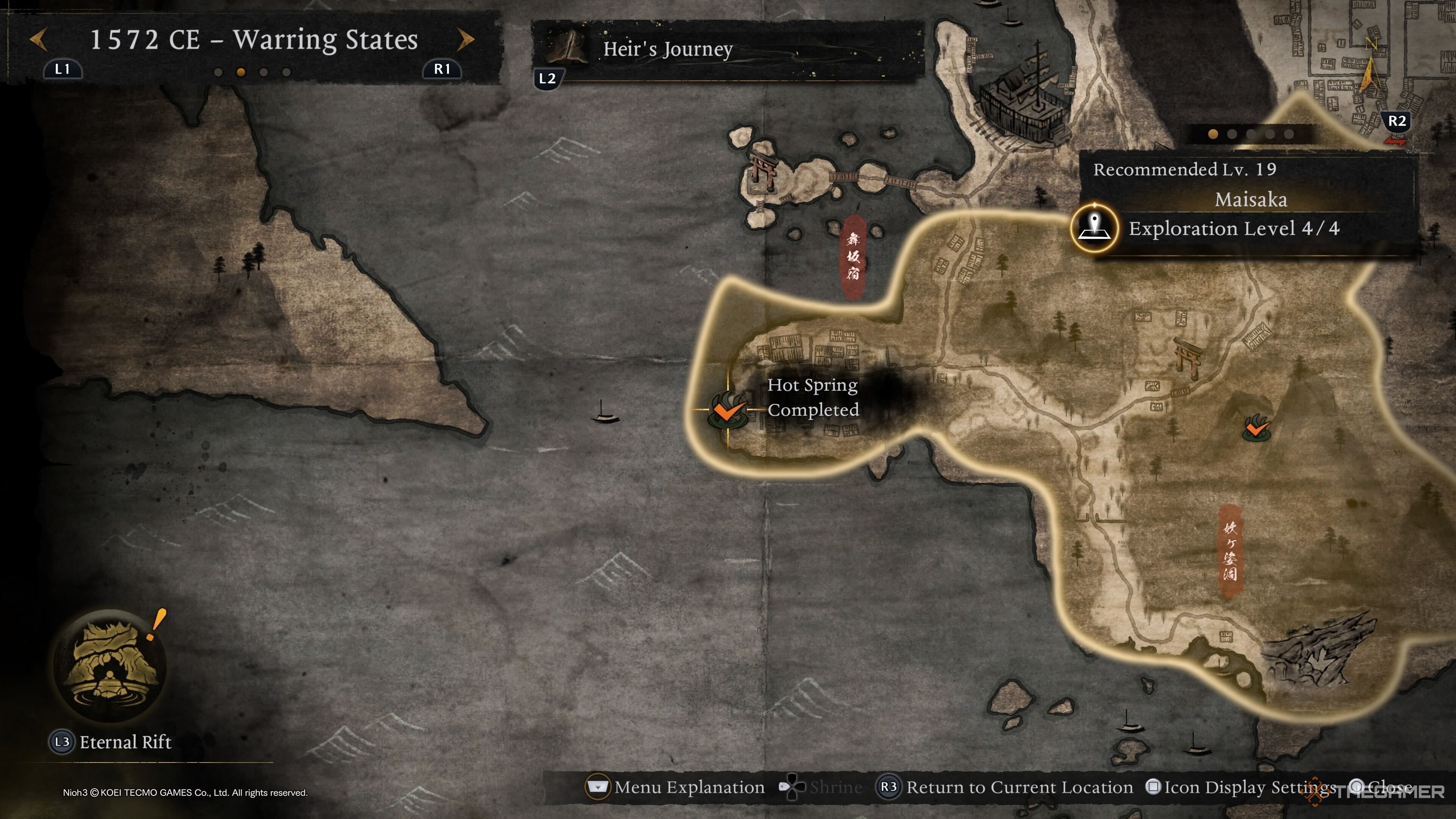1456x819 pixels.
Task: Select the 1572 CE Warring States era title
Action: coord(254,39)
